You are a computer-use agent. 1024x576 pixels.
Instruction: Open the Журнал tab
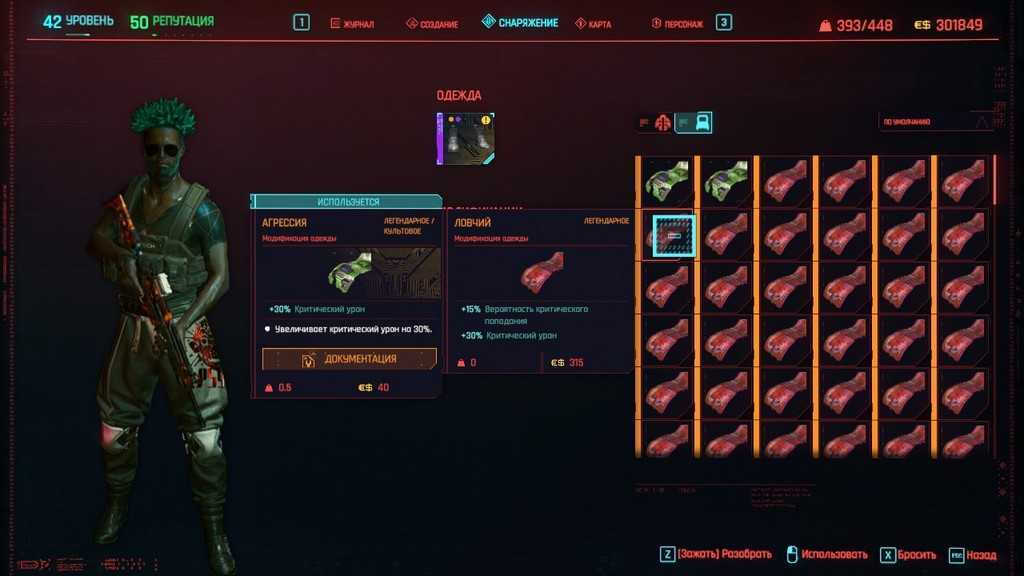pyautogui.click(x=356, y=23)
